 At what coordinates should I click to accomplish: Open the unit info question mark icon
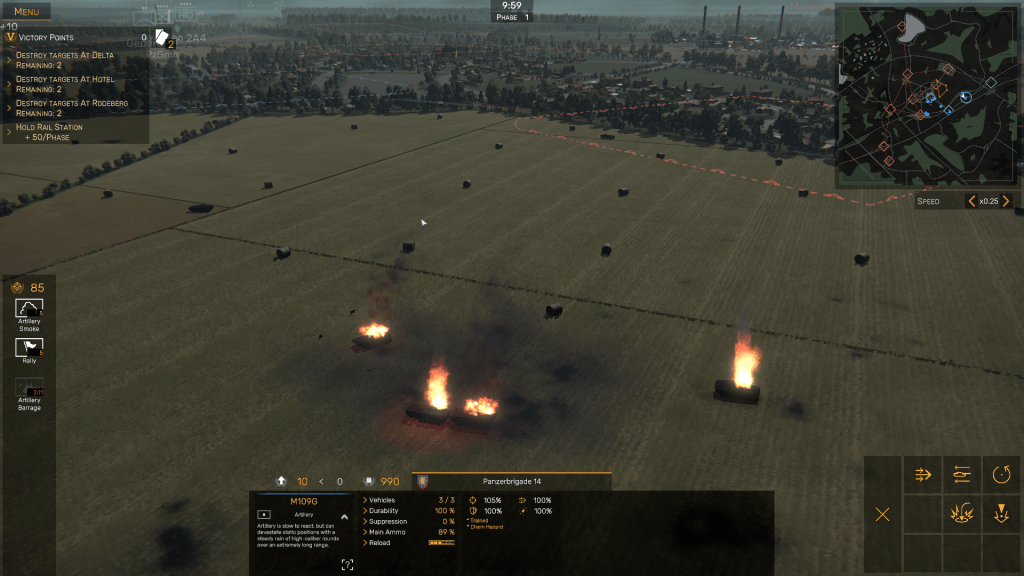pyautogui.click(x=347, y=565)
